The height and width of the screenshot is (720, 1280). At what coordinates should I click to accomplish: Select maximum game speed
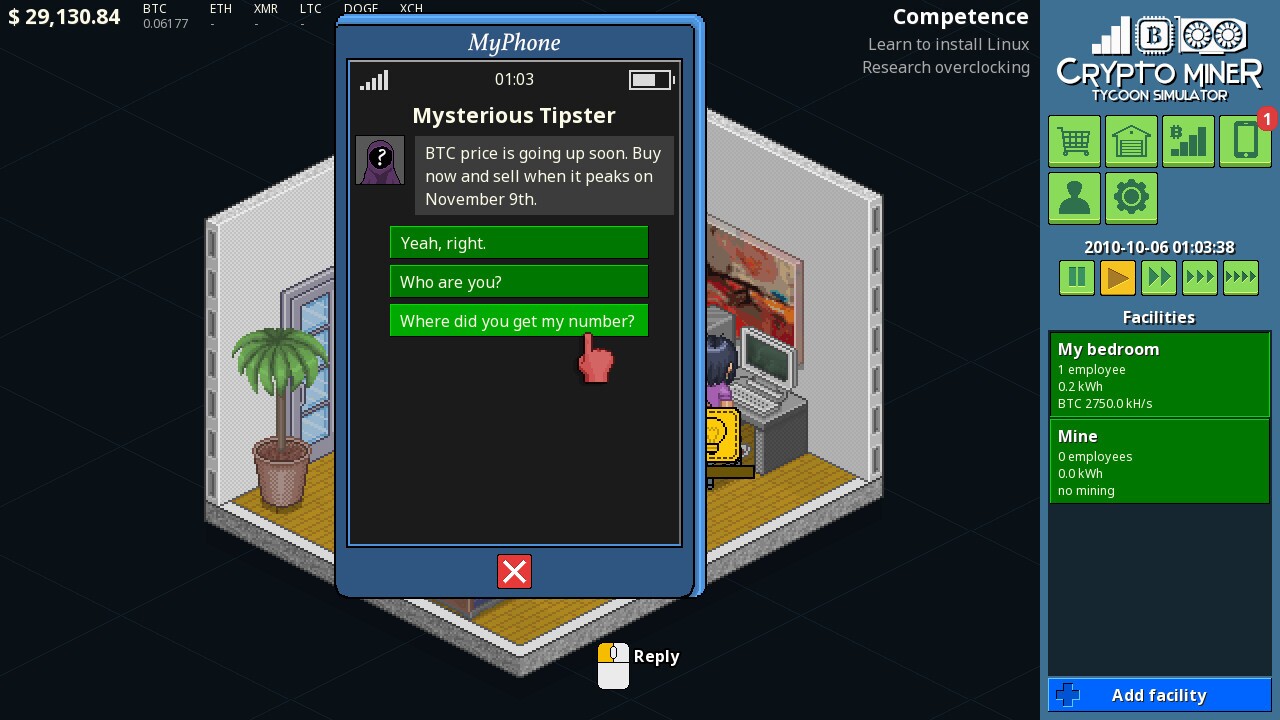[1240, 277]
